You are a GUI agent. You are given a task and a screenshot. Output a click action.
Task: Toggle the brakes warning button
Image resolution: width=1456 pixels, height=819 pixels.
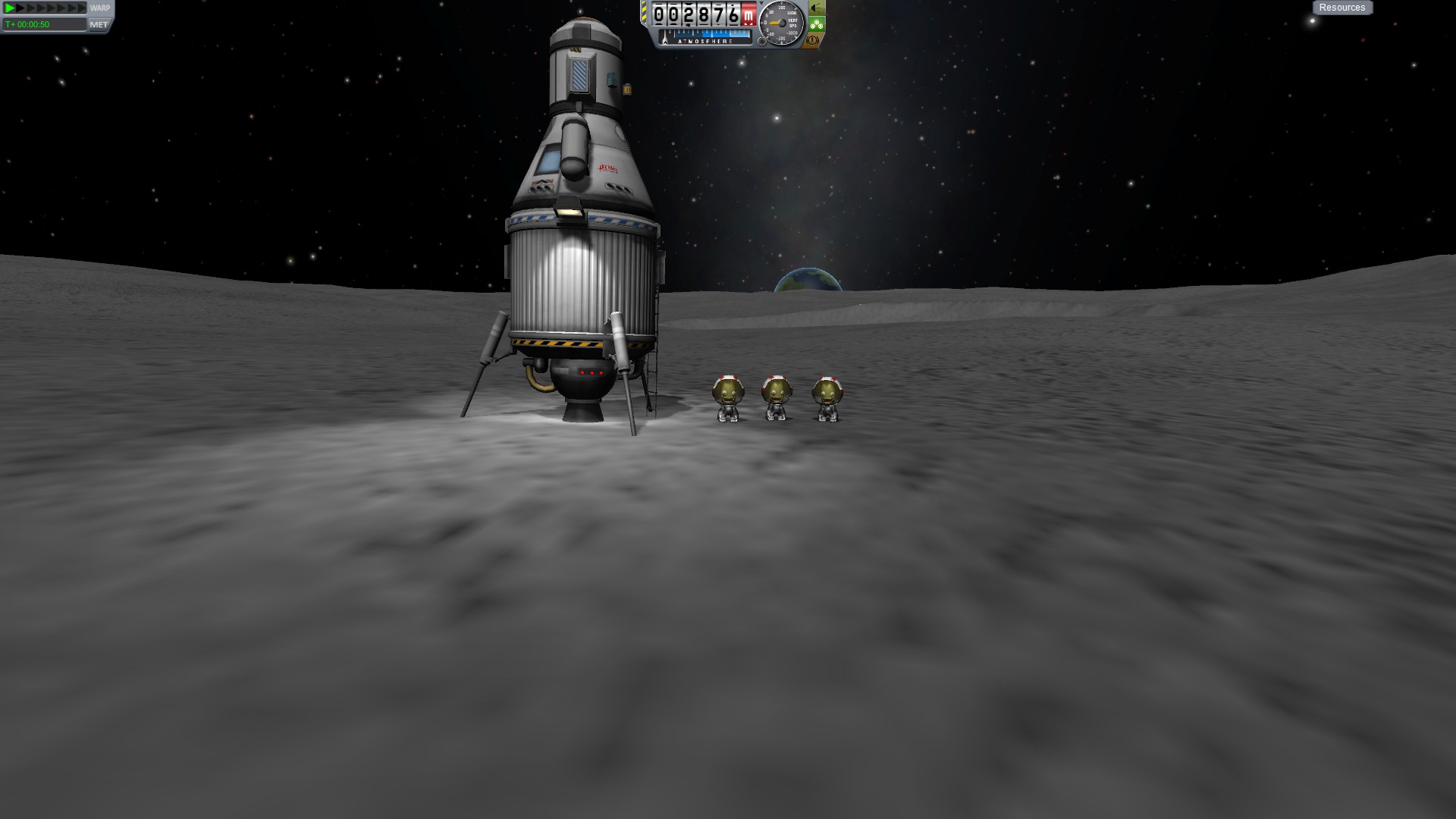pyautogui.click(x=814, y=40)
